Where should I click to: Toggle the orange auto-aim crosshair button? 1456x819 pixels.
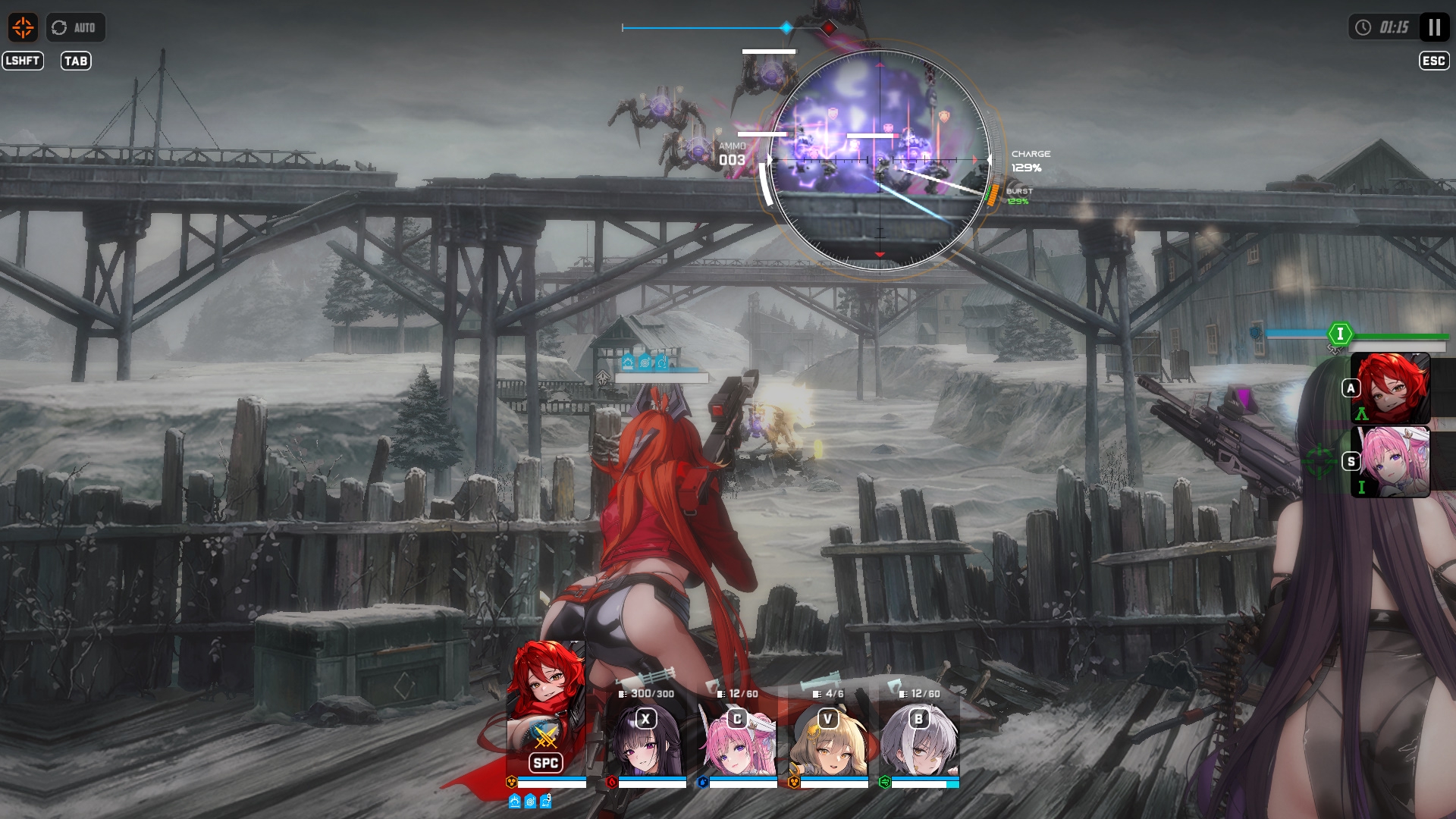pos(23,28)
